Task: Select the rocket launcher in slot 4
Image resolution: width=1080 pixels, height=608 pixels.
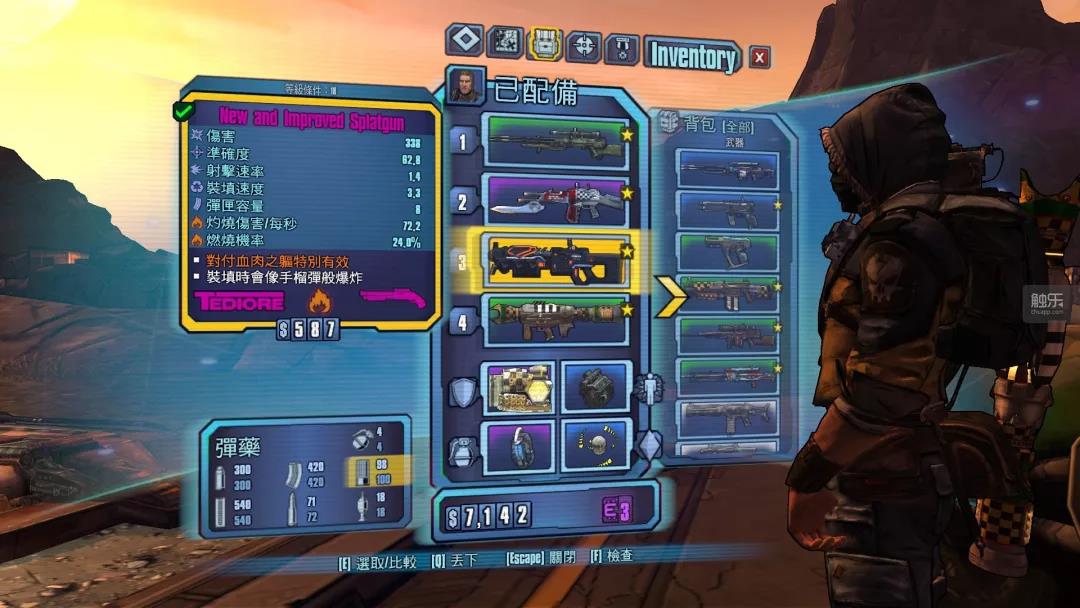Action: (x=555, y=320)
